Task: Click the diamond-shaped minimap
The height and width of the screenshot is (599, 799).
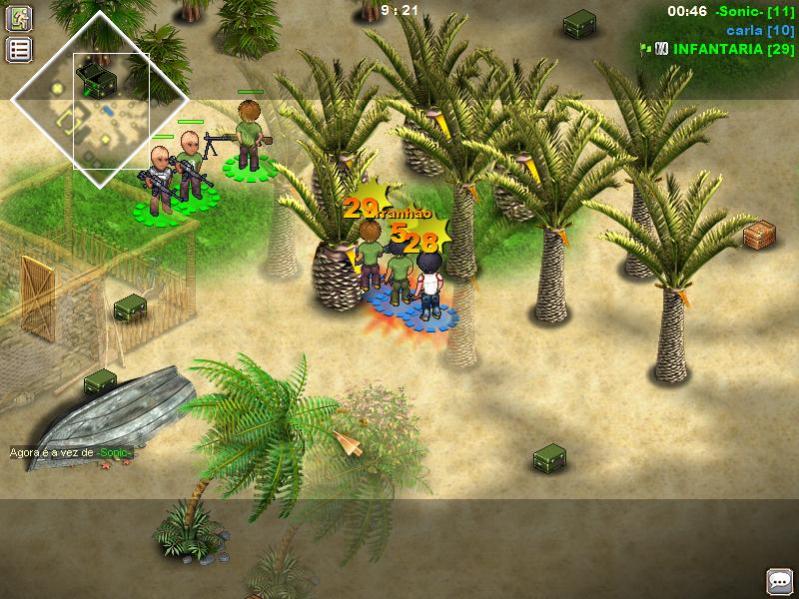Action: [99, 100]
